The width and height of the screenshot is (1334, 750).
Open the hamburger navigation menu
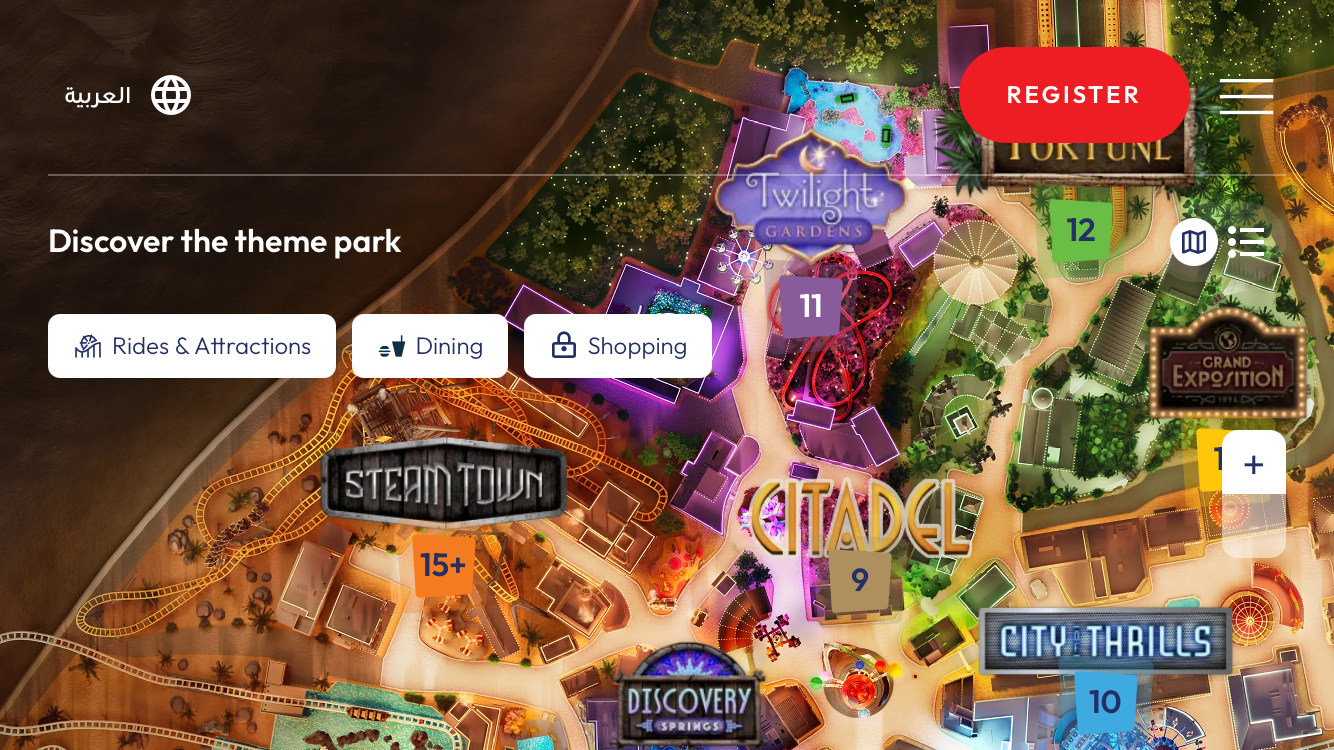(1246, 95)
